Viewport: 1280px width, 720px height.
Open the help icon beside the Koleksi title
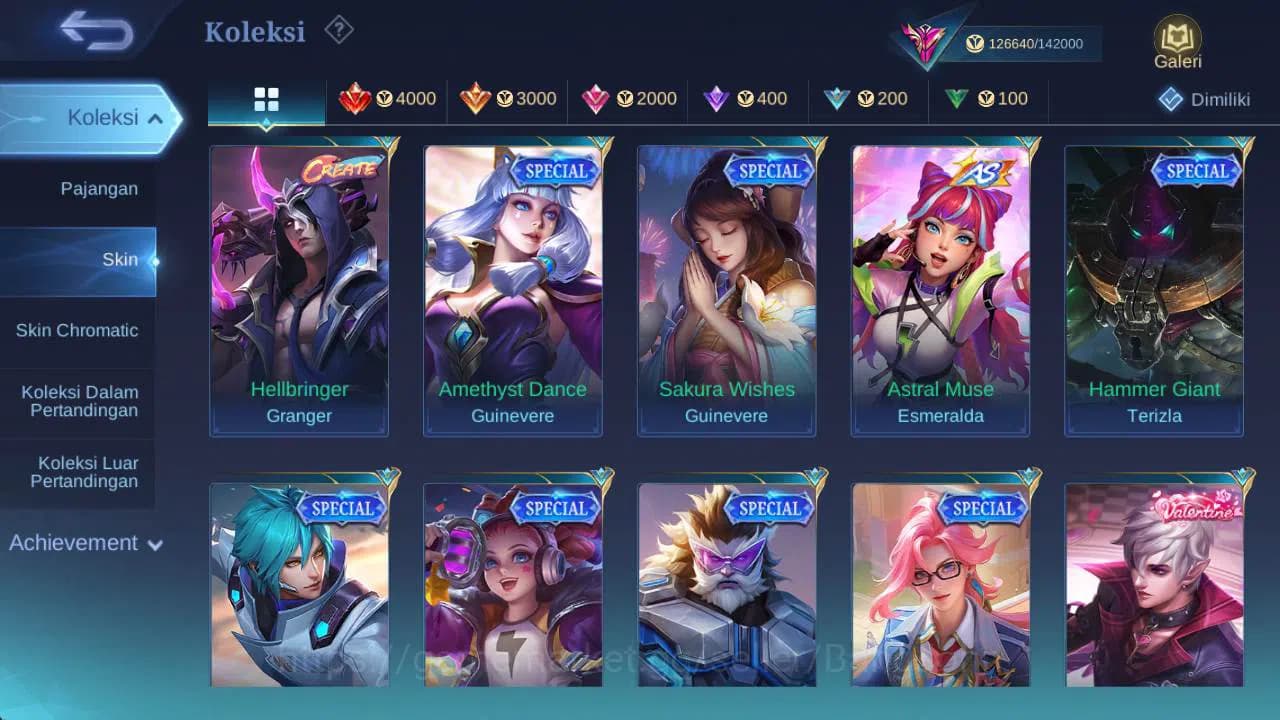pos(339,31)
